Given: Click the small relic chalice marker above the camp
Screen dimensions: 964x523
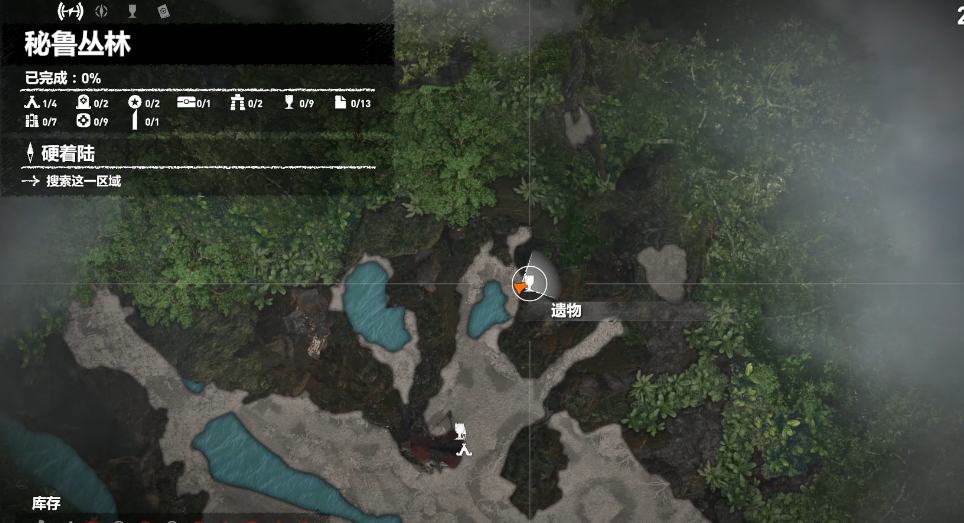Looking at the screenshot, I should click(460, 430).
